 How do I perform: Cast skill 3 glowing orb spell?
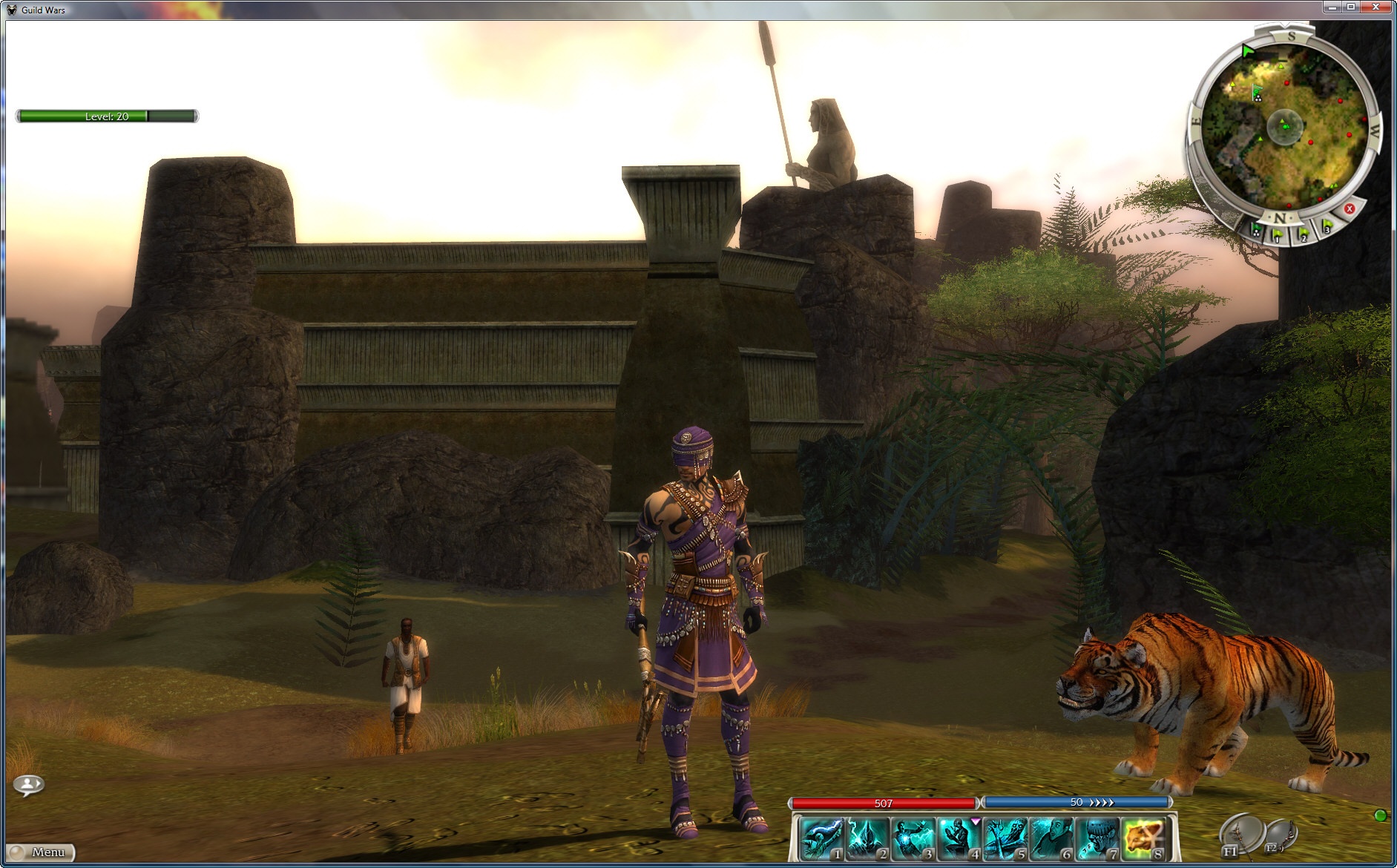click(913, 838)
